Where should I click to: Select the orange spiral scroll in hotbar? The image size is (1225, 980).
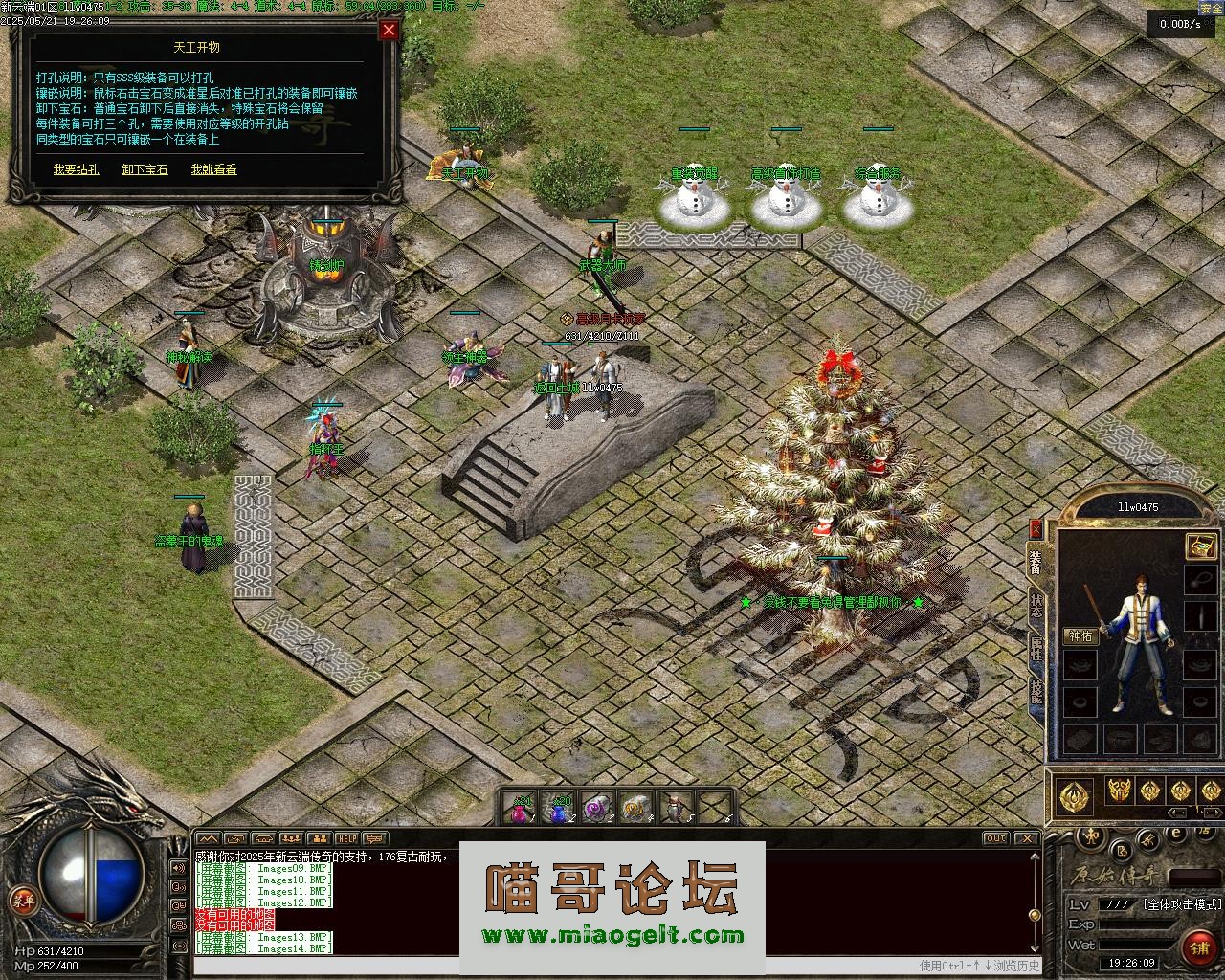coord(635,809)
